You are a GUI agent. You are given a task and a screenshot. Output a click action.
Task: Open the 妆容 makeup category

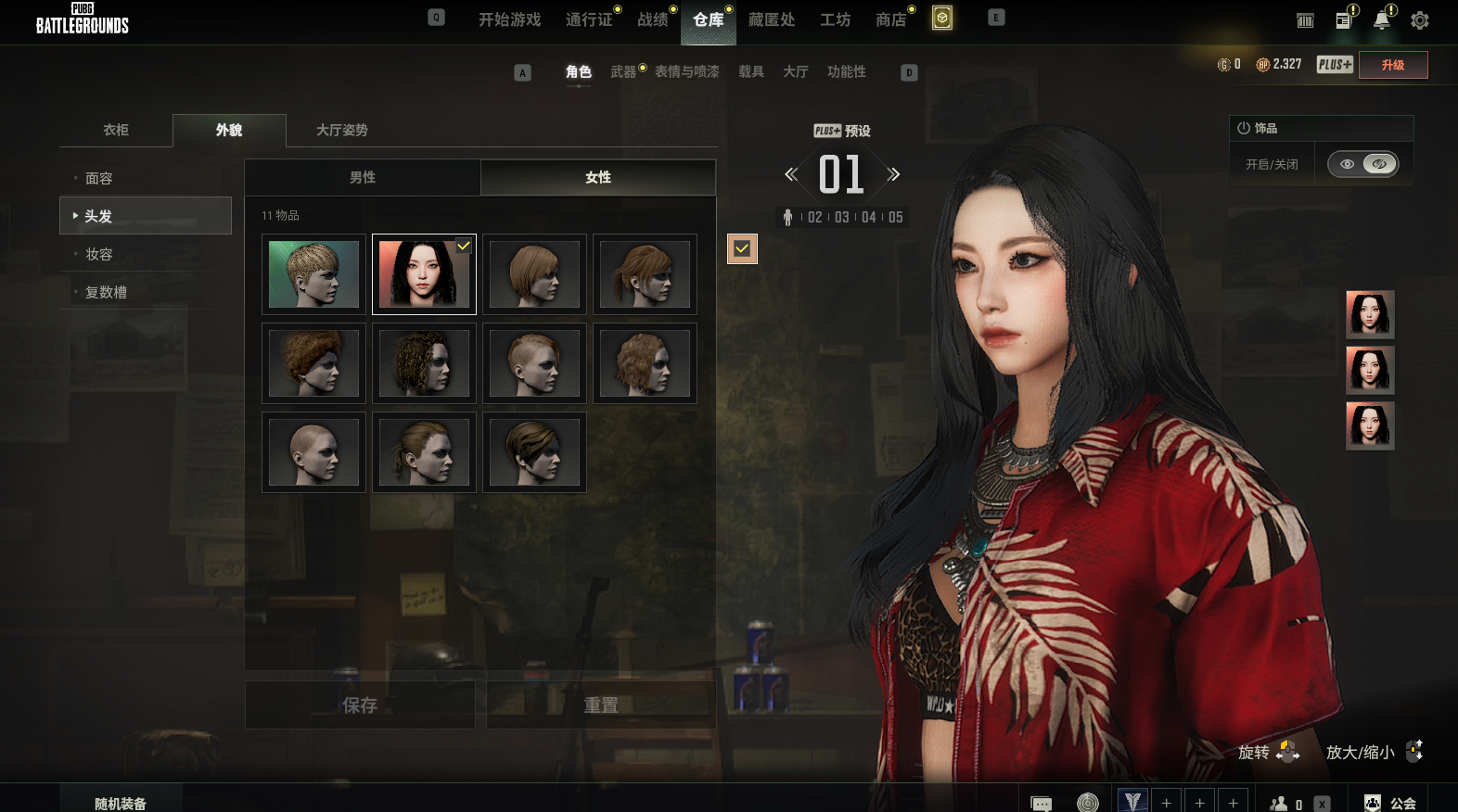[x=99, y=254]
